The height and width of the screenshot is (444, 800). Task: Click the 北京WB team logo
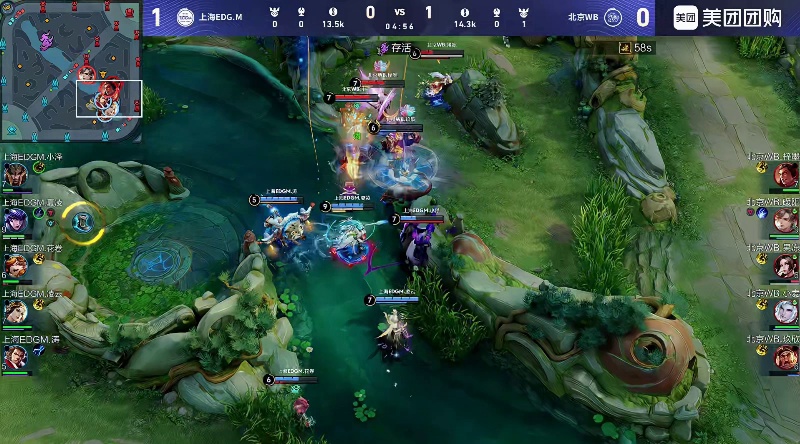tap(613, 16)
